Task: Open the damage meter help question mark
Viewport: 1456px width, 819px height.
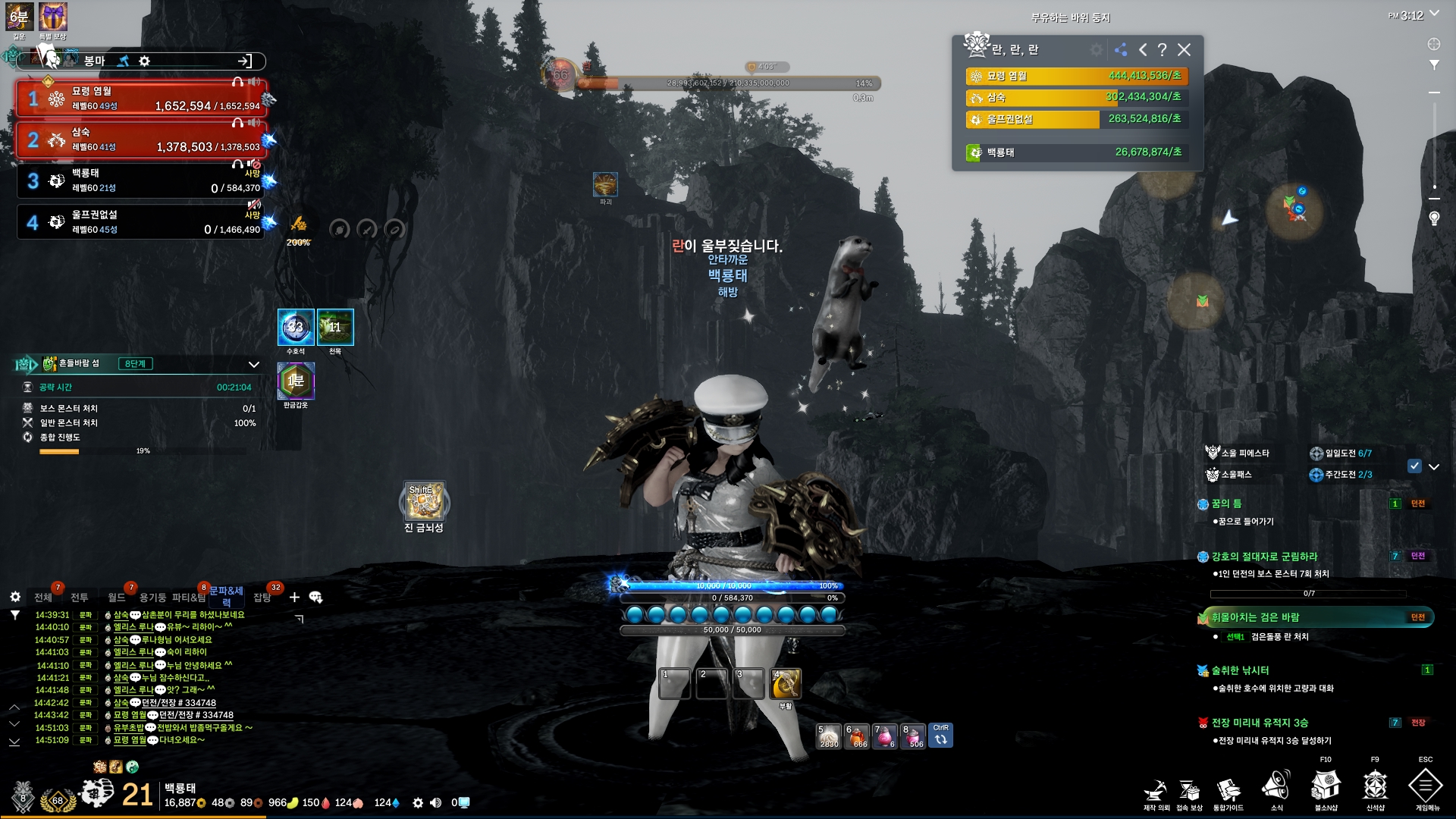Action: [1162, 50]
